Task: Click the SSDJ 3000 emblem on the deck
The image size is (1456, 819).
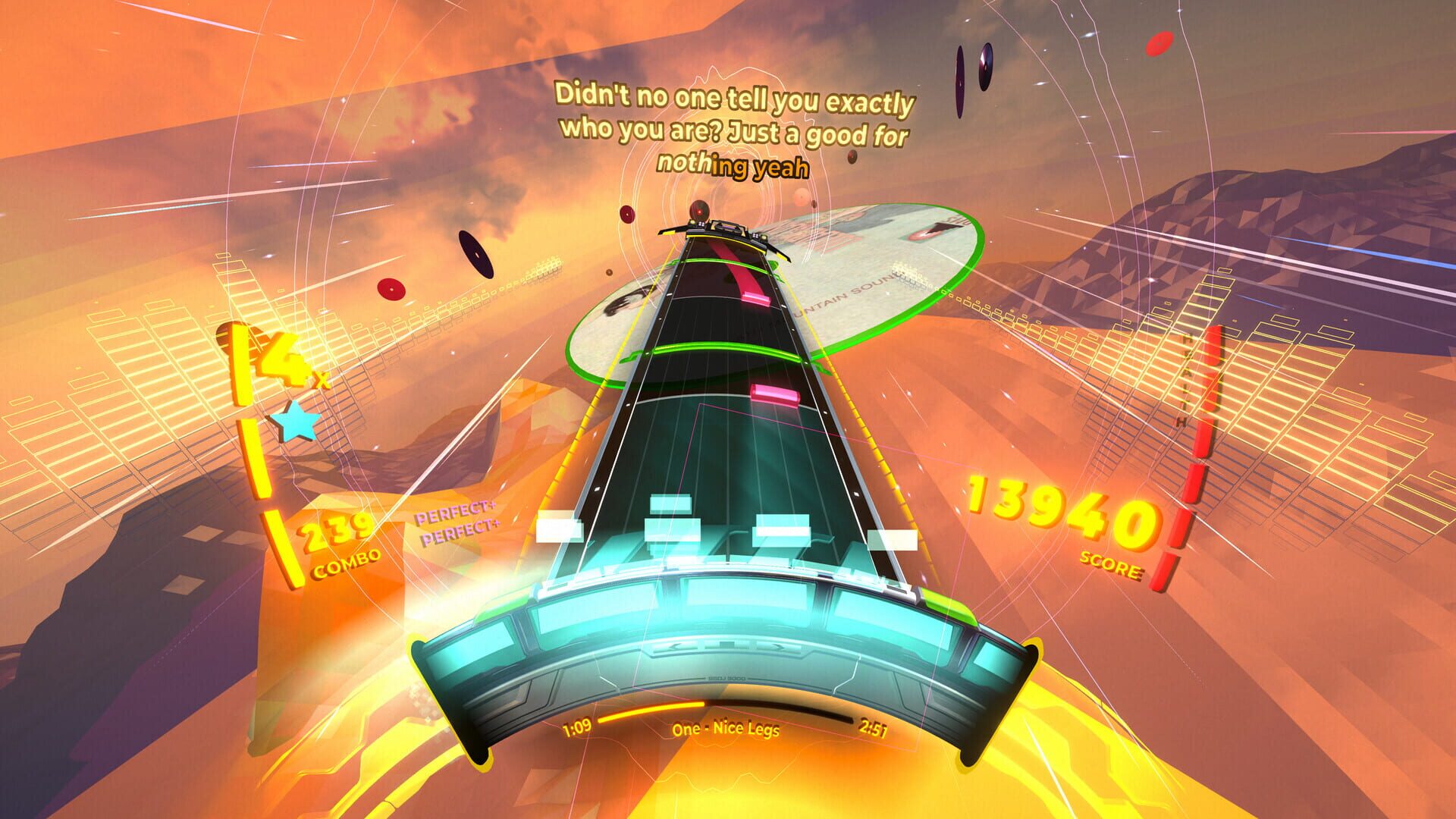Action: click(x=726, y=678)
